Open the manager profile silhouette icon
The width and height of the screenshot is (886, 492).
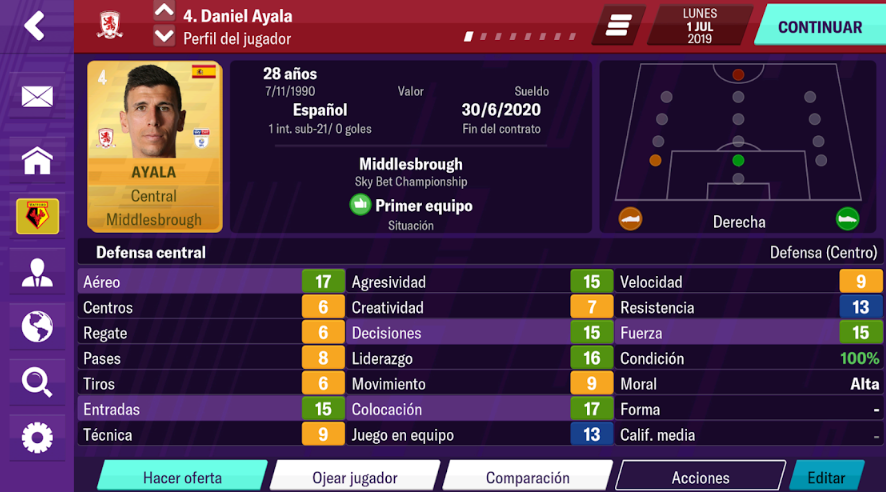click(x=37, y=271)
